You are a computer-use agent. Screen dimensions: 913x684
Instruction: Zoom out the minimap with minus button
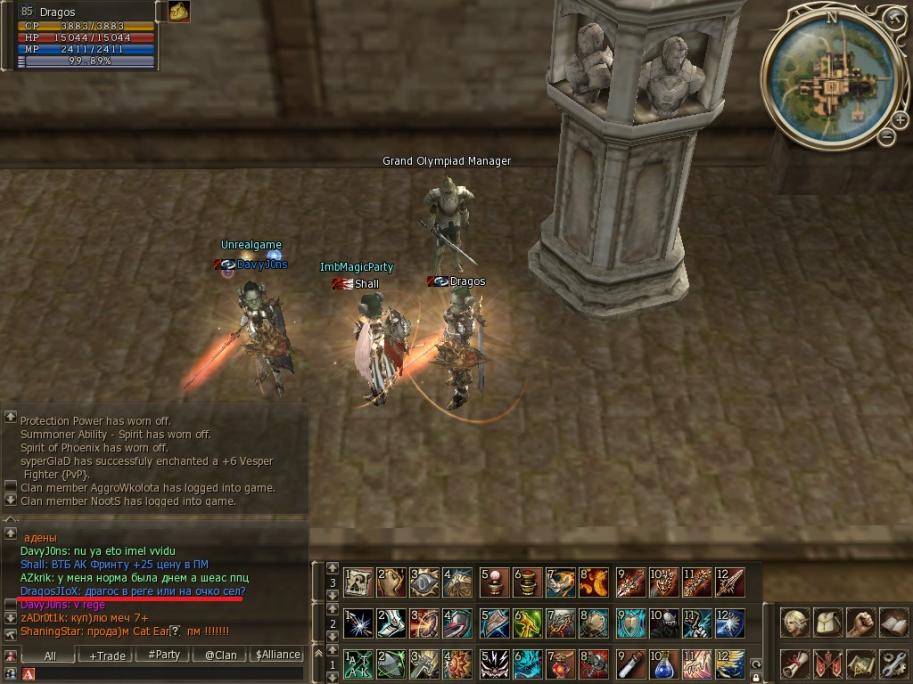pos(886,137)
